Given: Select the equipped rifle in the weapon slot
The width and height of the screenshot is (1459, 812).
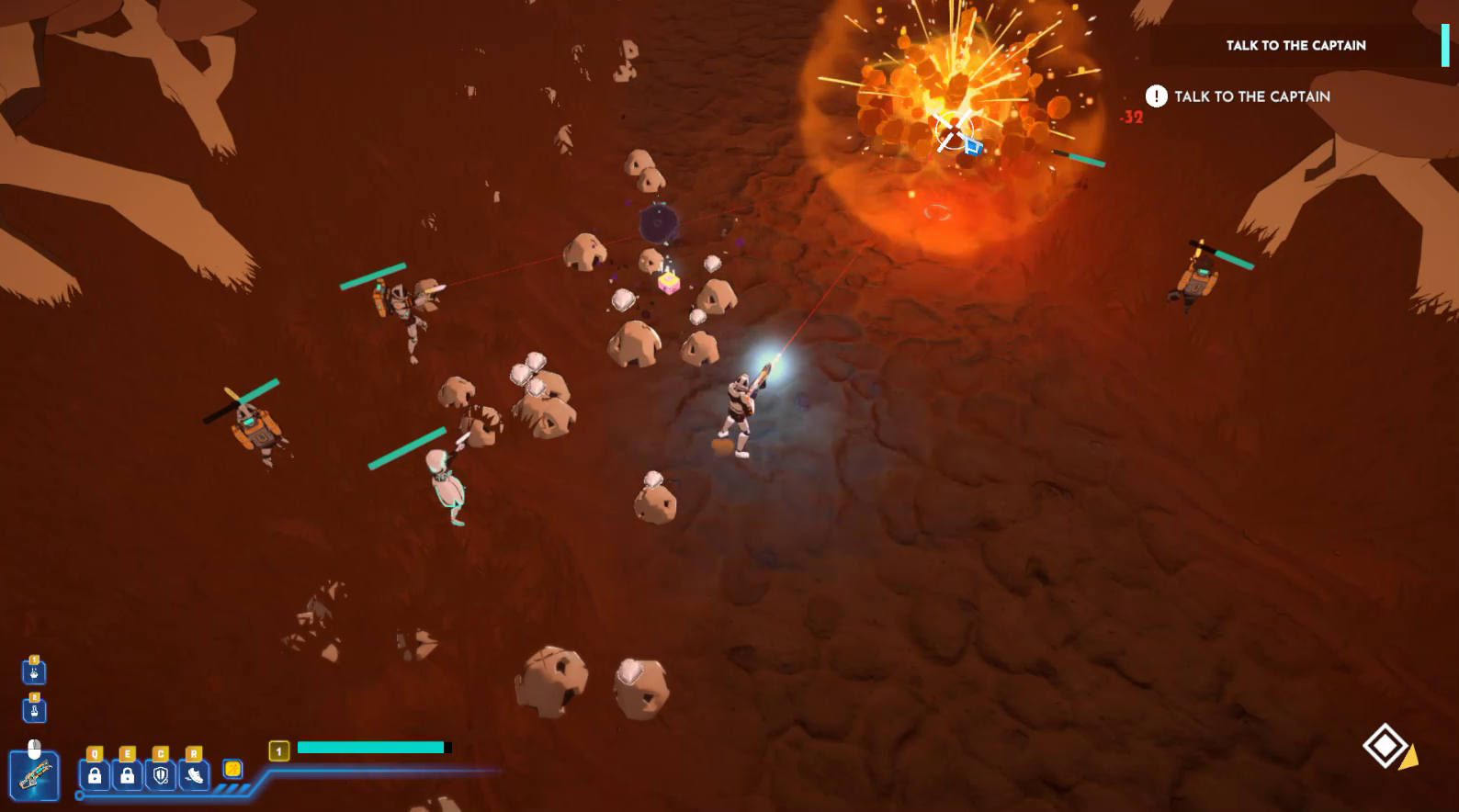Looking at the screenshot, I should (x=33, y=776).
